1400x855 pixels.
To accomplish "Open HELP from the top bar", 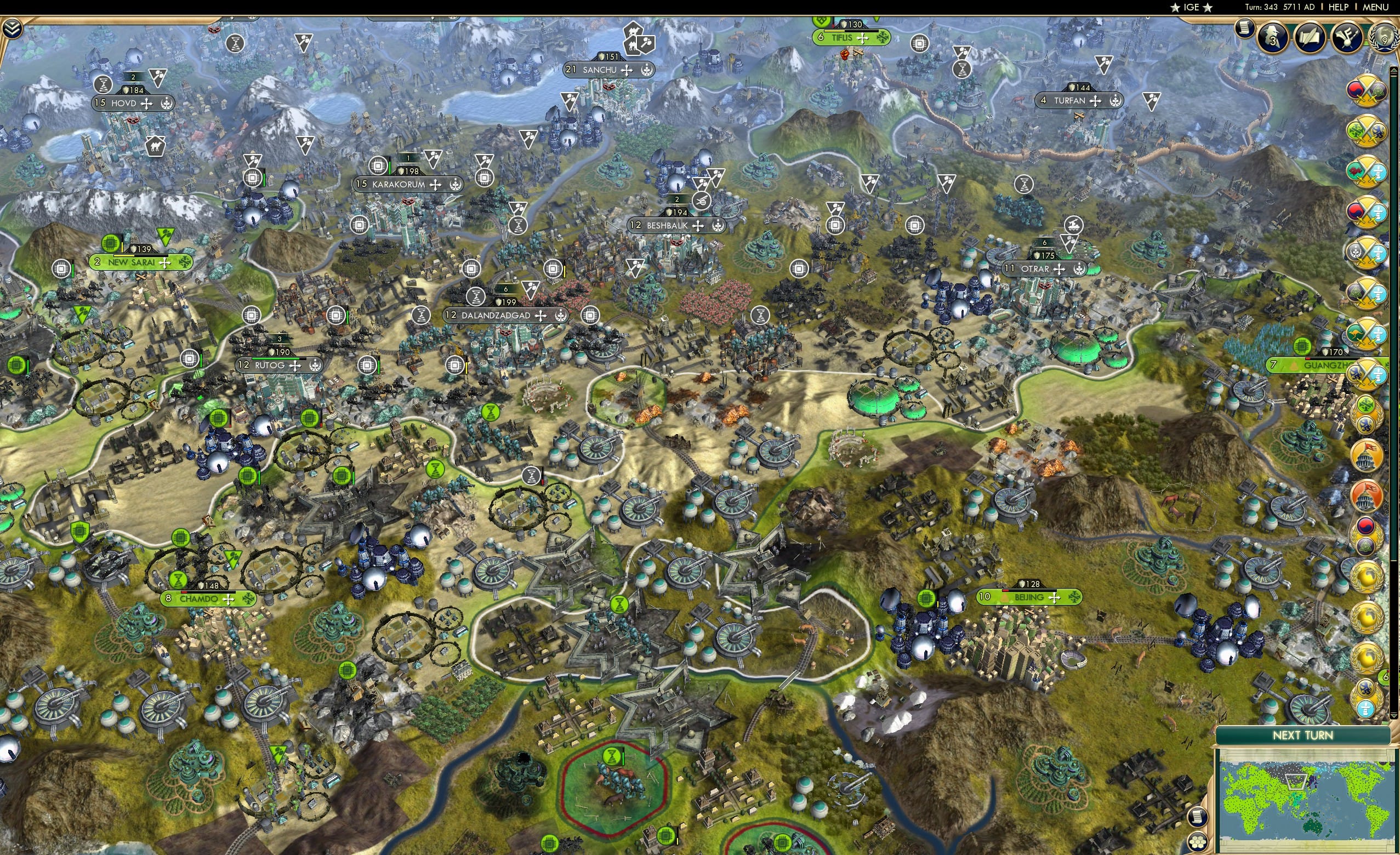I will [1339, 7].
